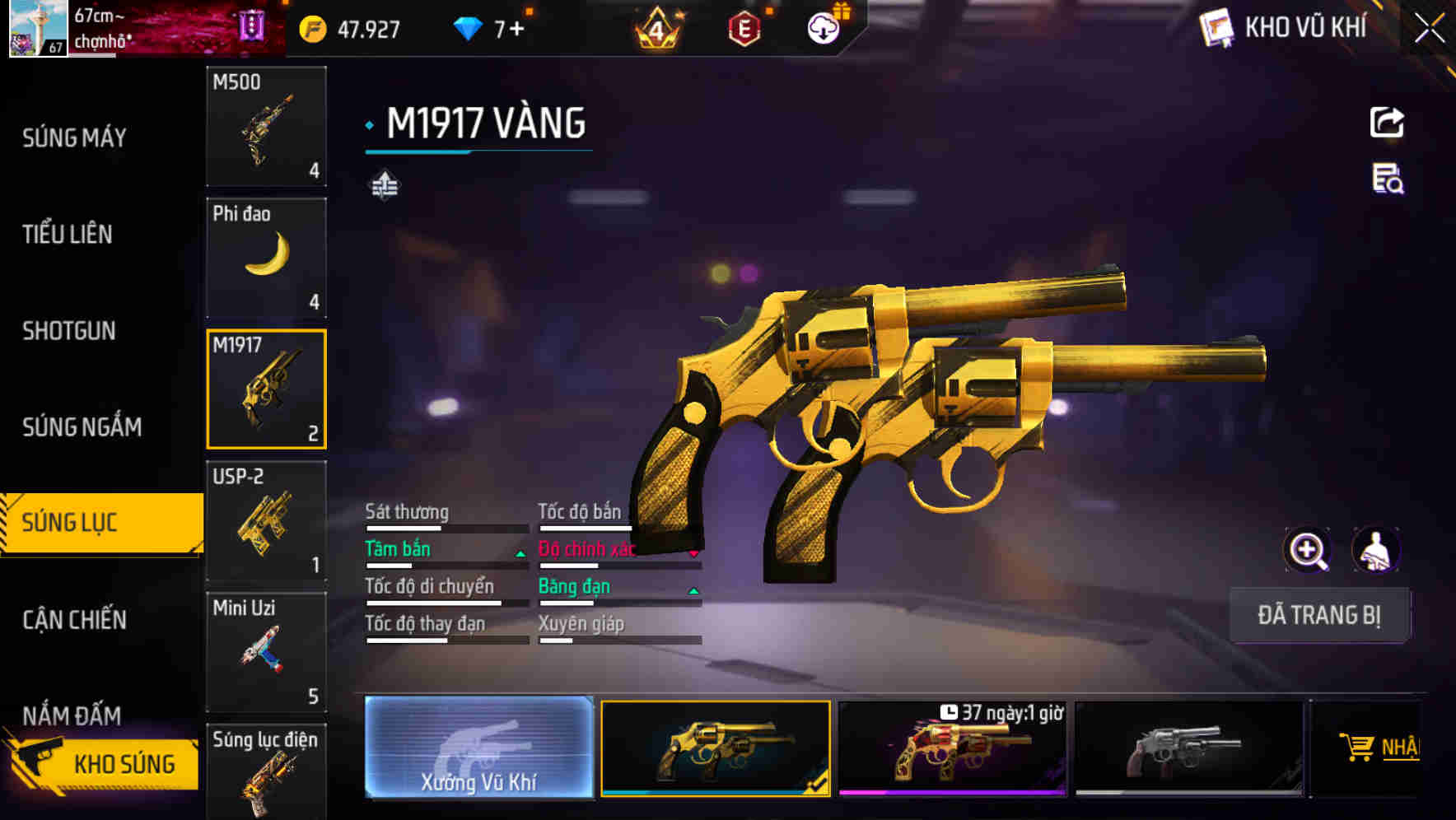Switch to the SÚNG MÁY category

pyautogui.click(x=74, y=137)
